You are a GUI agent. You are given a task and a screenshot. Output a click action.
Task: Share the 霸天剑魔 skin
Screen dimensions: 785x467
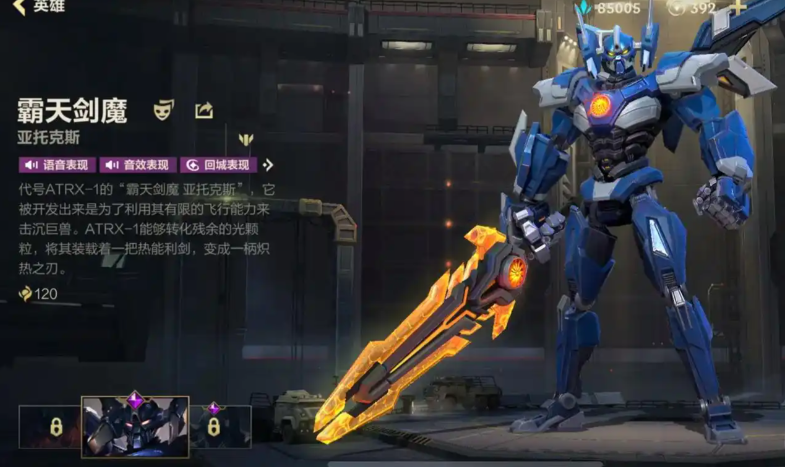(203, 110)
